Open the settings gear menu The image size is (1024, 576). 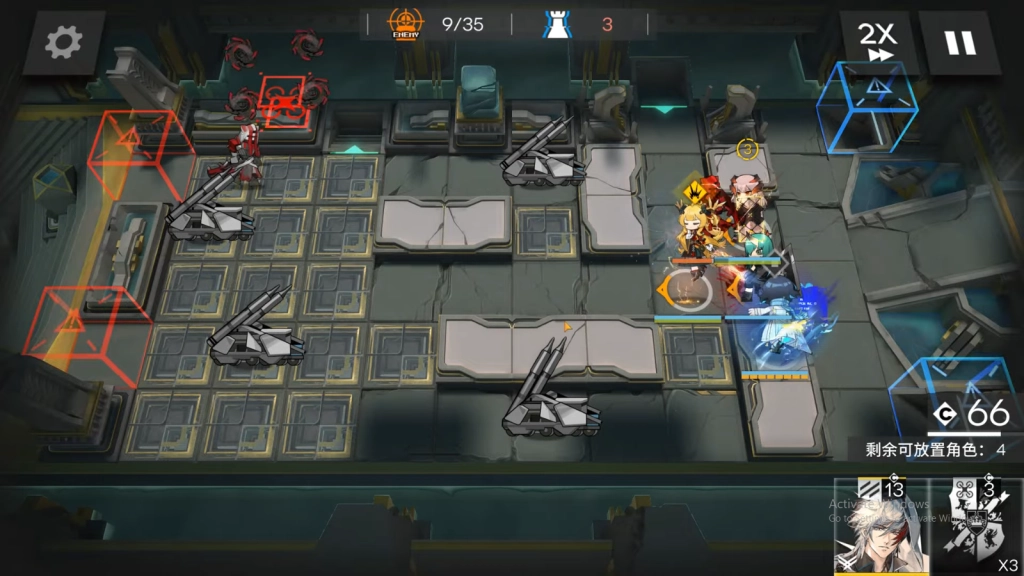pos(64,42)
